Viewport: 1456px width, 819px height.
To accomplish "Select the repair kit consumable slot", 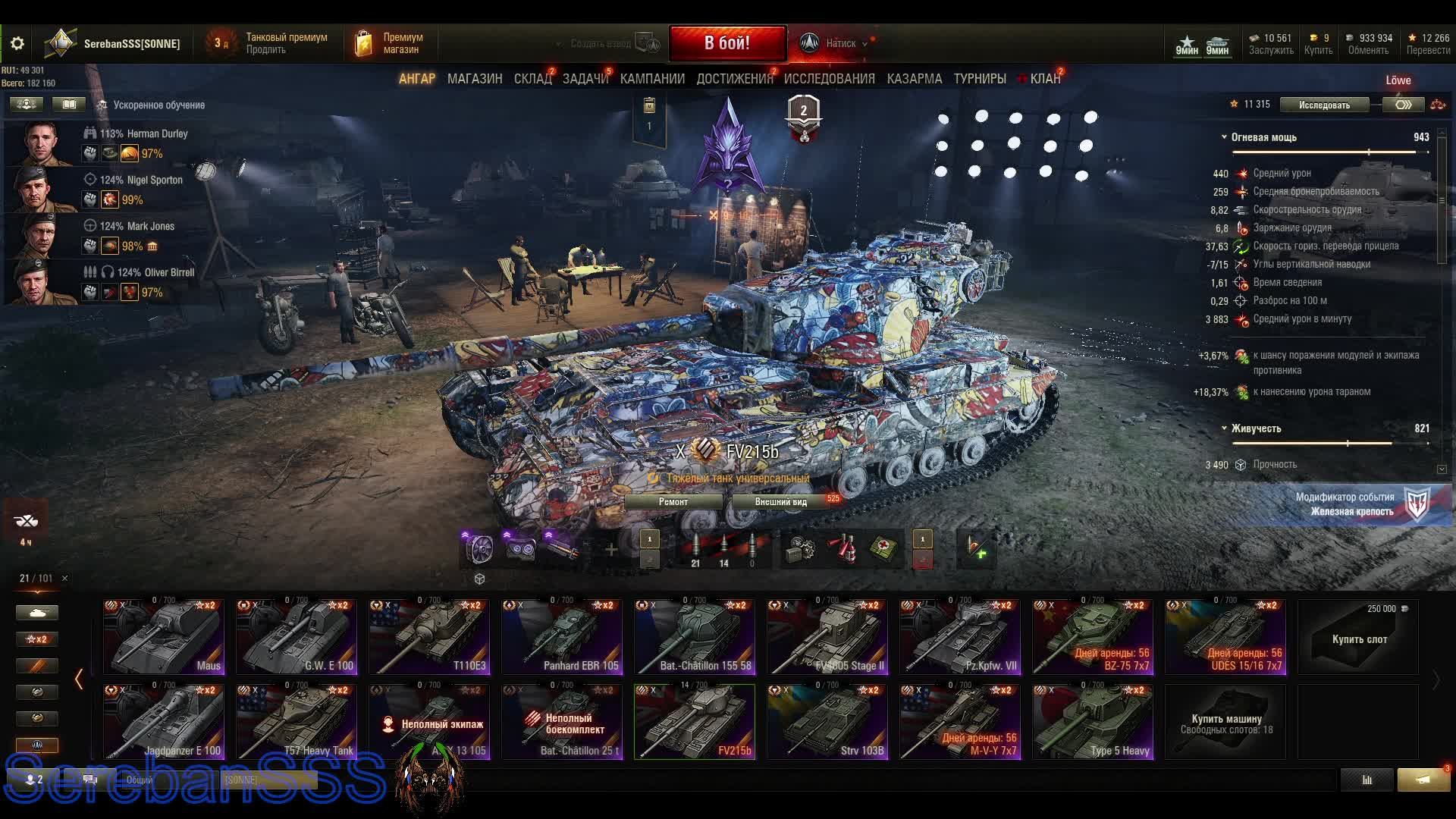I will (x=801, y=548).
